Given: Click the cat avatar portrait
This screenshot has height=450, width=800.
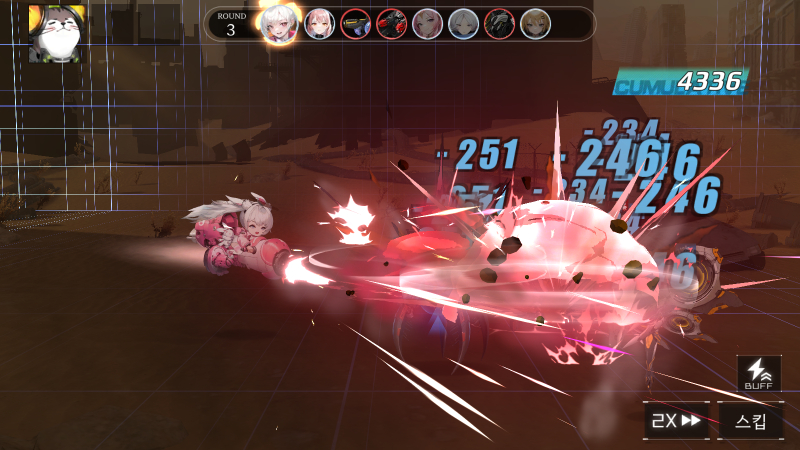Looking at the screenshot, I should (x=53, y=32).
